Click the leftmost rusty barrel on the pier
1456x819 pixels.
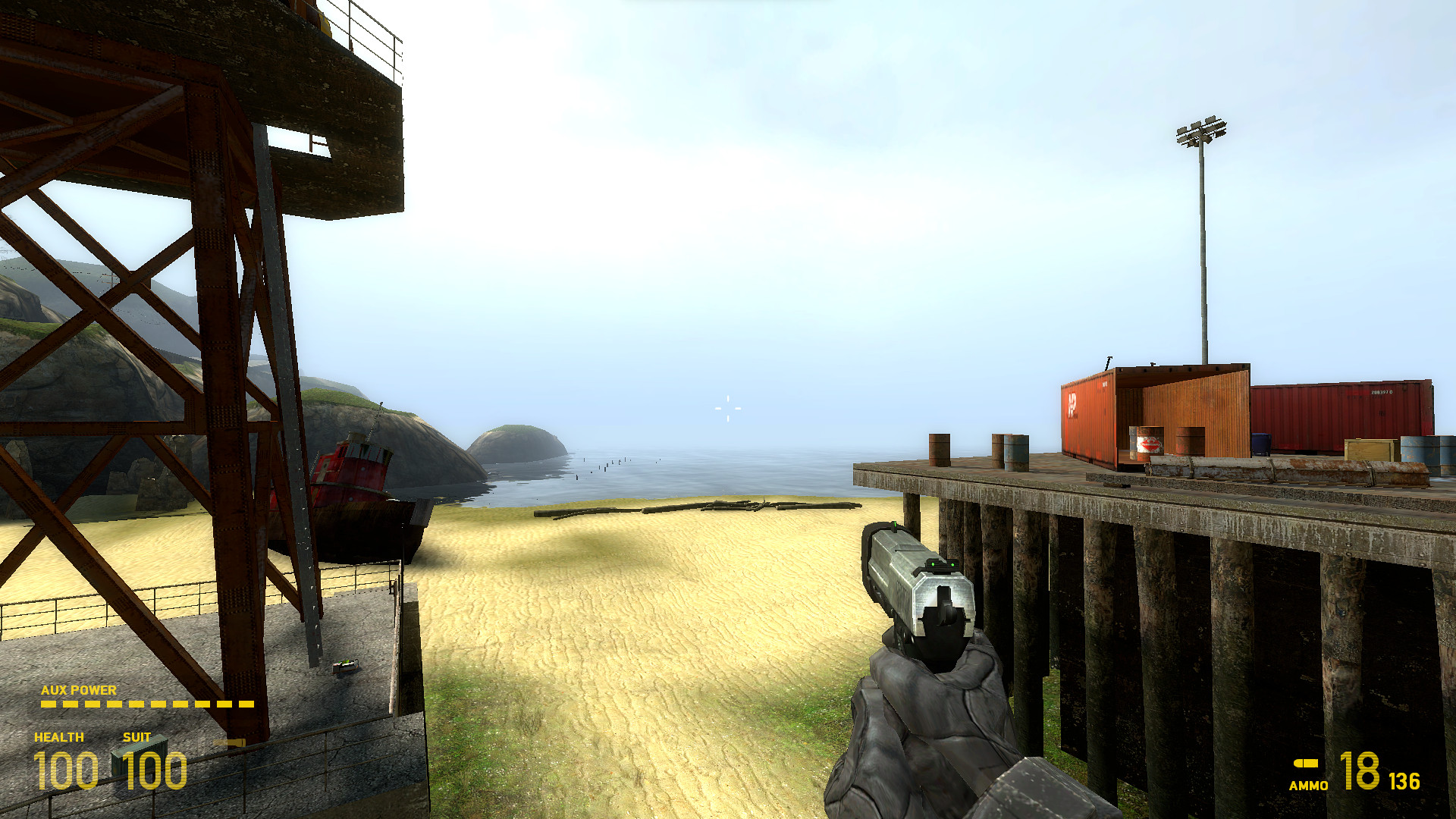(940, 451)
